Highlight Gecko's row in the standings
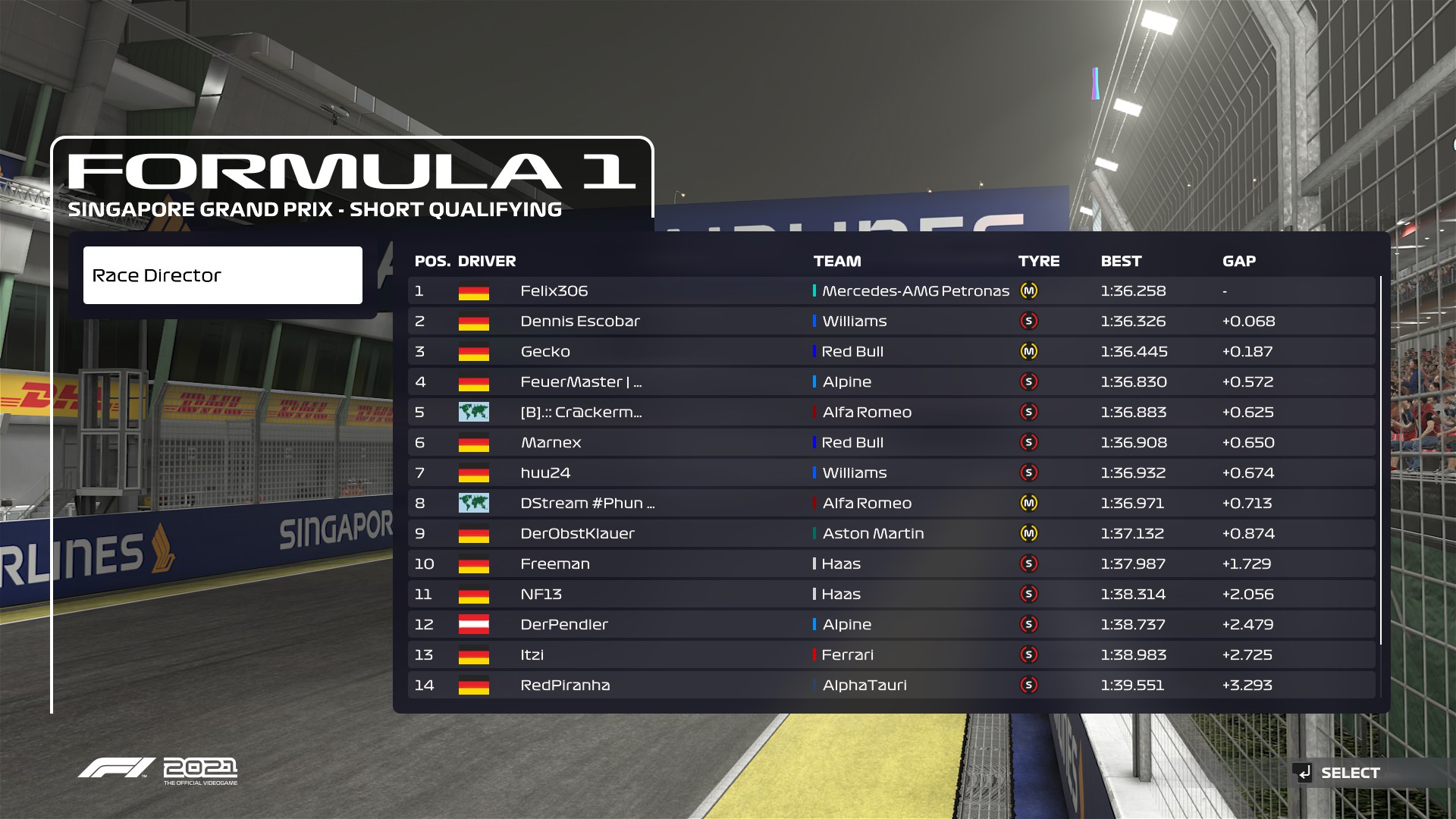The height and width of the screenshot is (819, 1456). click(x=891, y=352)
